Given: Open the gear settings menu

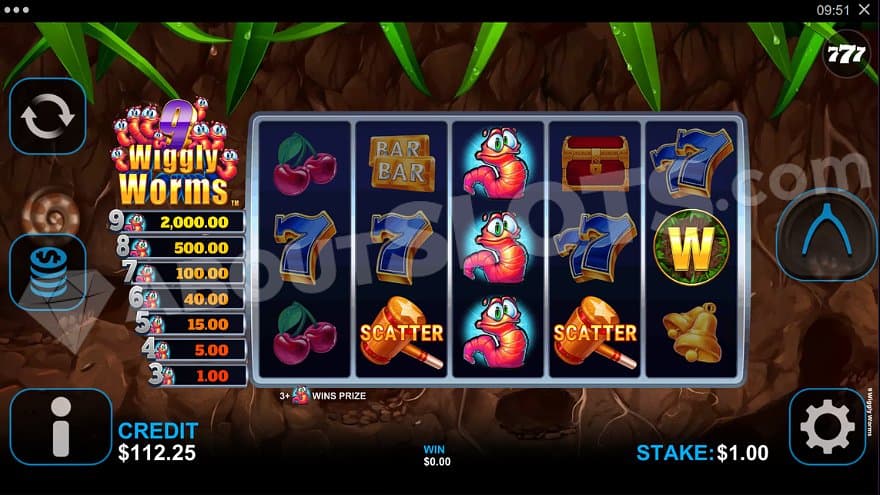Looking at the screenshot, I should [826, 427].
